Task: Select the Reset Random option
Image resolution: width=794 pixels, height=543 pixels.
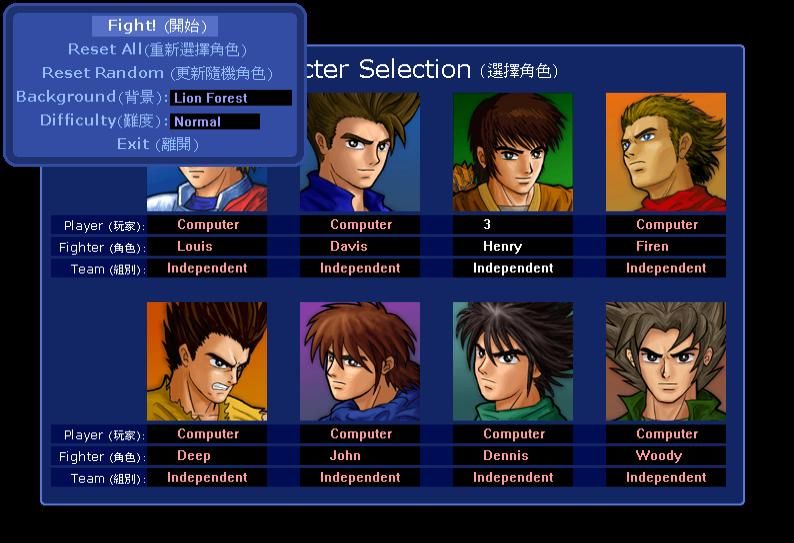Action: point(156,73)
